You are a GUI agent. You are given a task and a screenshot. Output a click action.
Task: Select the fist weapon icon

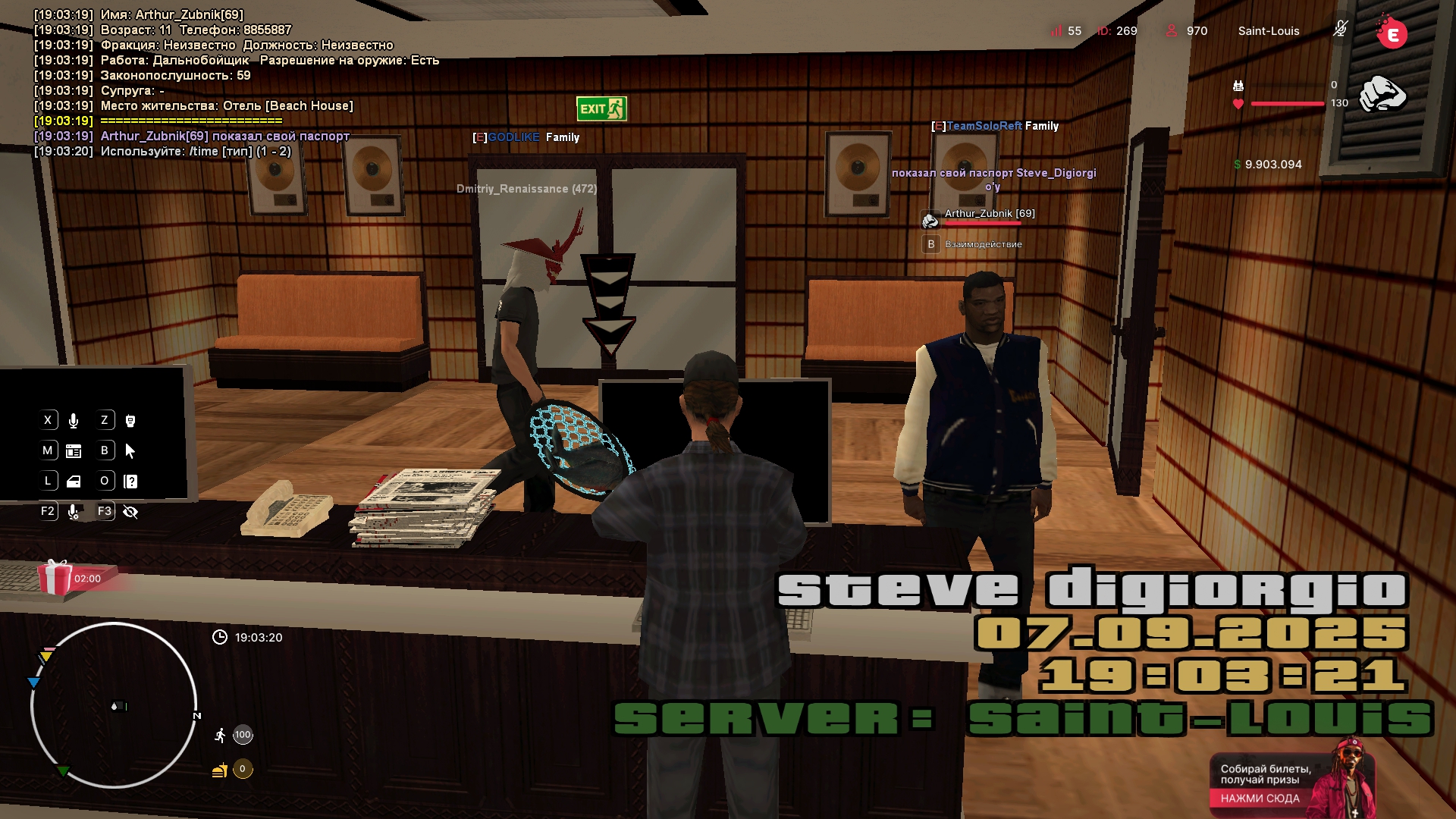click(1382, 95)
